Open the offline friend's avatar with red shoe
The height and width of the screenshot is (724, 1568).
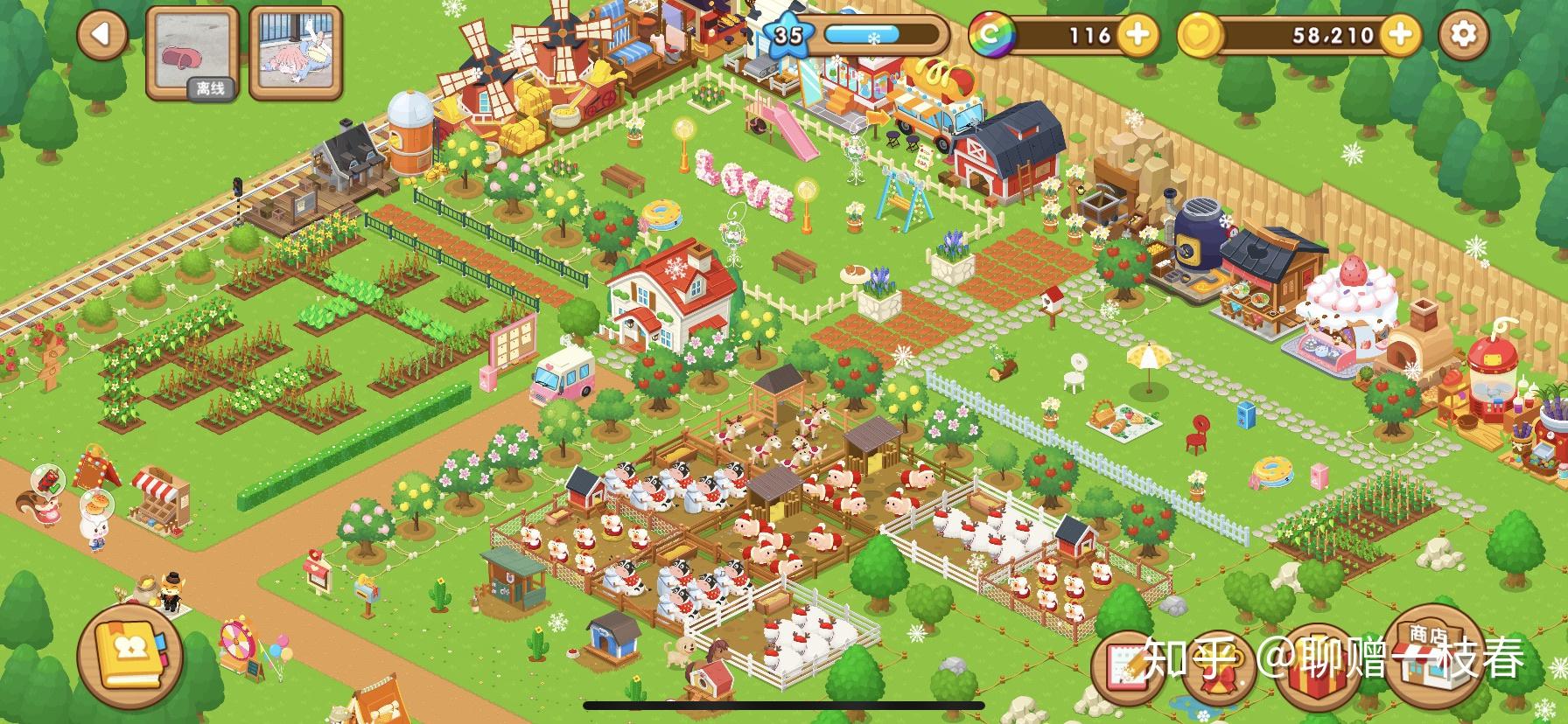pos(192,52)
